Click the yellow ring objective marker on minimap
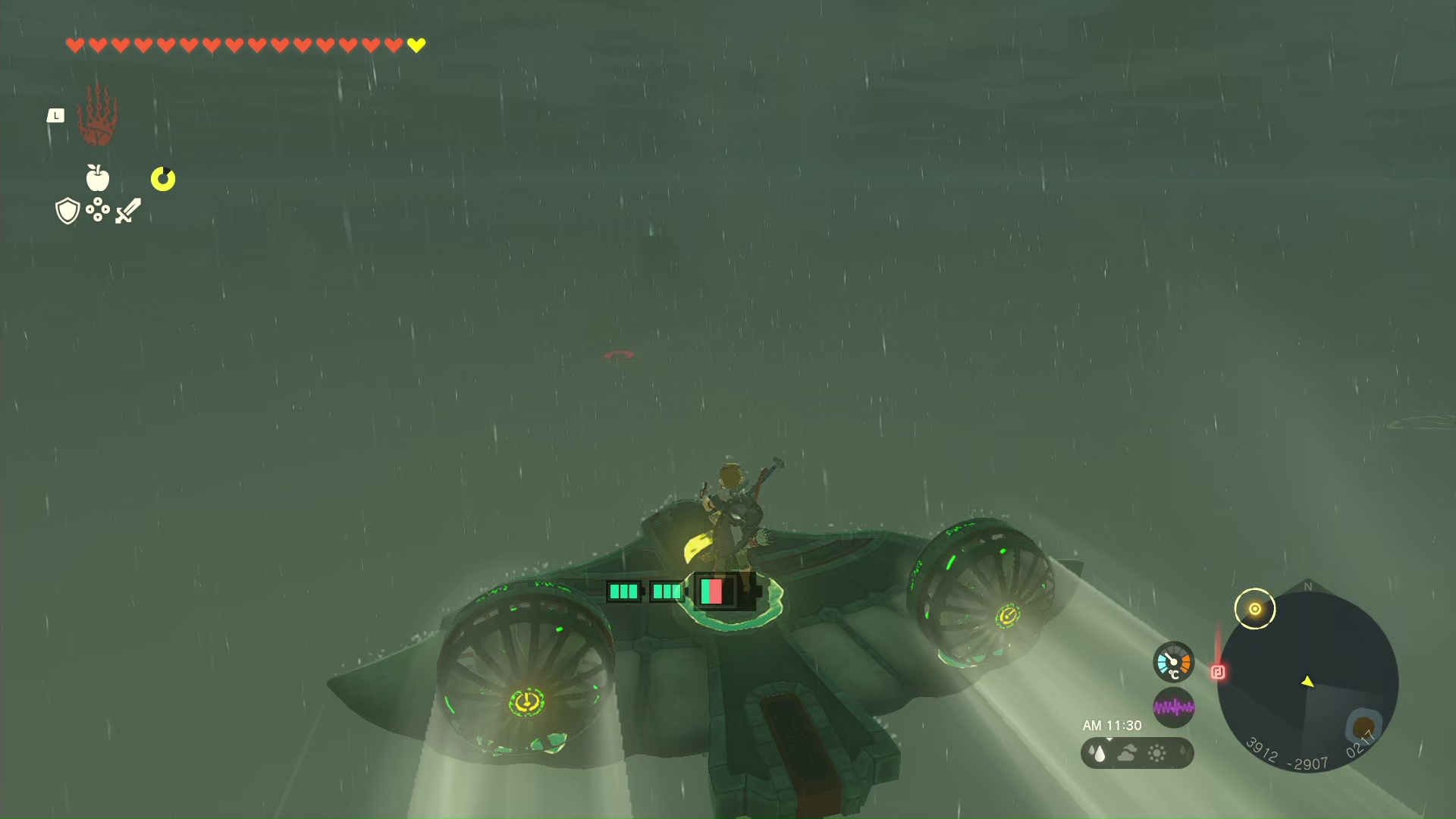Image resolution: width=1456 pixels, height=819 pixels. click(1255, 609)
